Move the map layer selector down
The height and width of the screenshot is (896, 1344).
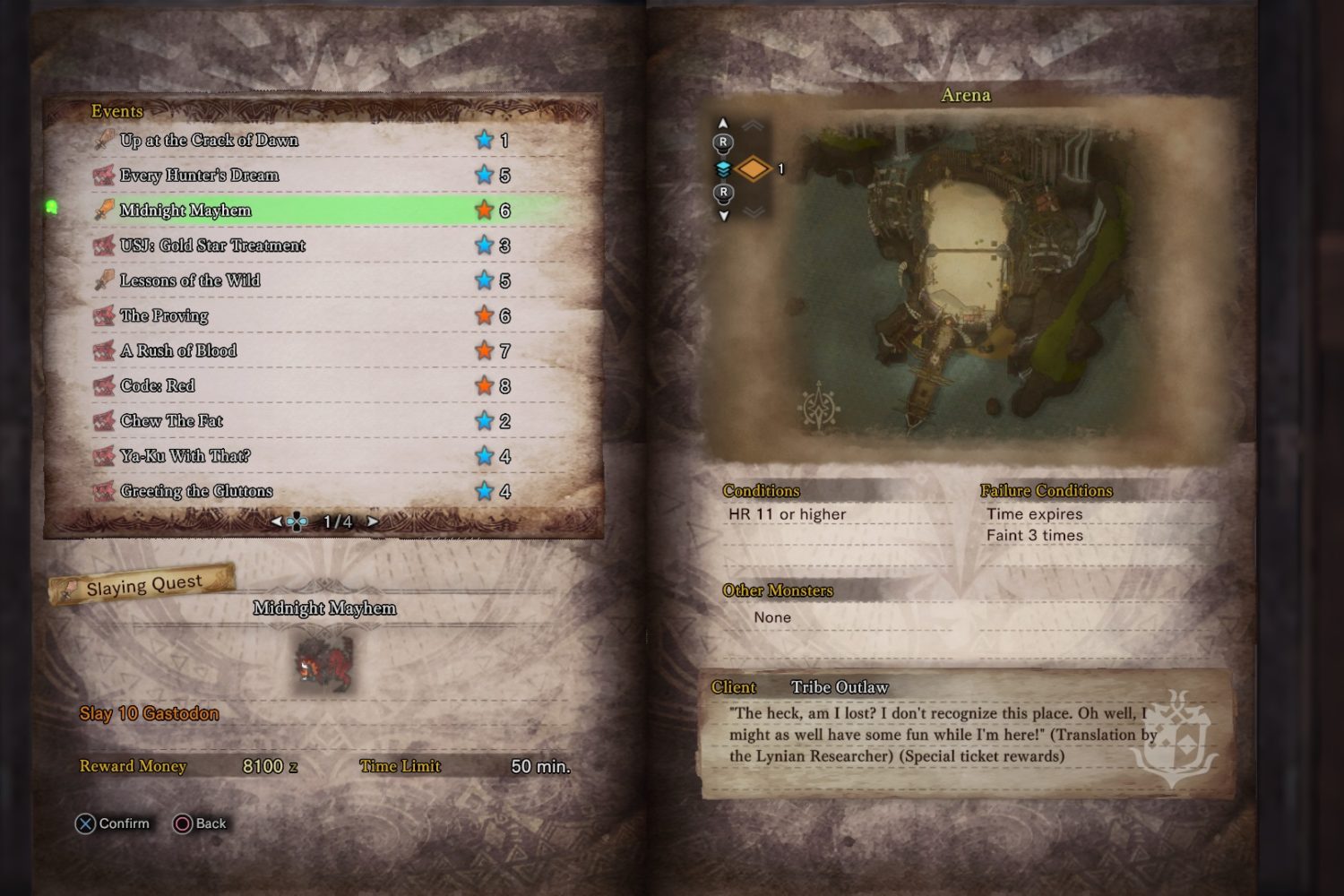(723, 215)
